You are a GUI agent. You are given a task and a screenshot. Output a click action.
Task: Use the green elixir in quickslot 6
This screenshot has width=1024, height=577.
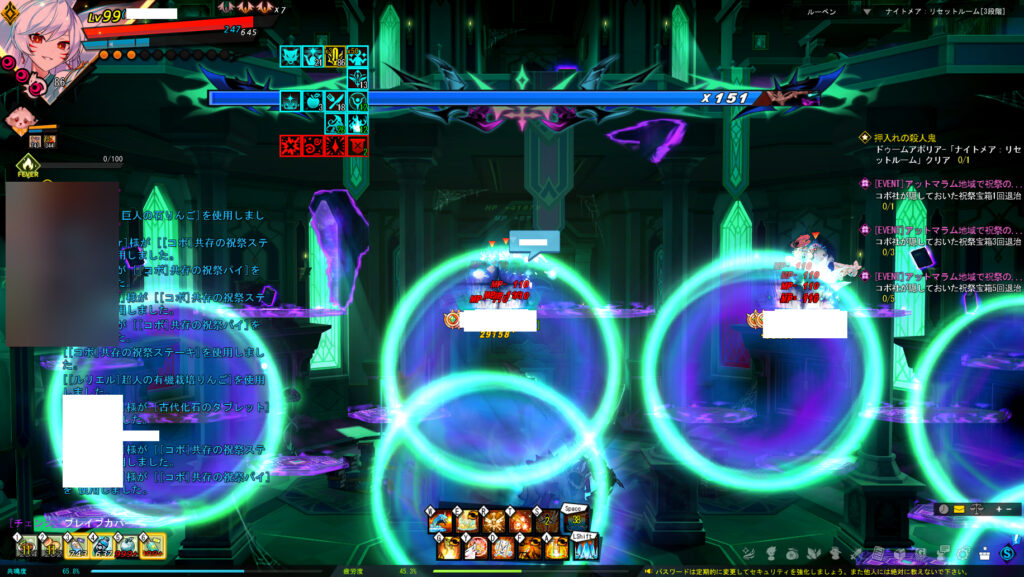coord(152,546)
